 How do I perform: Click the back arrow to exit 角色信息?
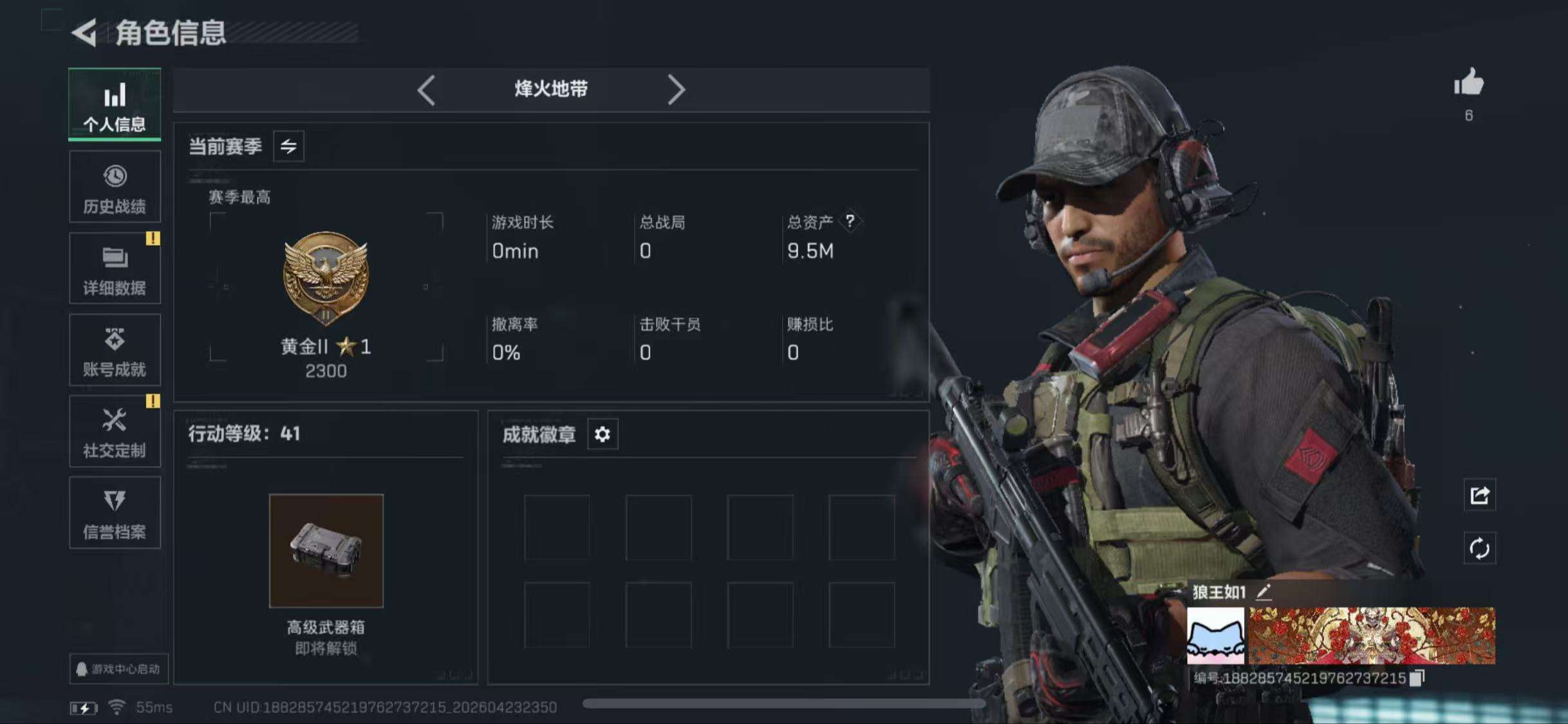click(x=84, y=34)
